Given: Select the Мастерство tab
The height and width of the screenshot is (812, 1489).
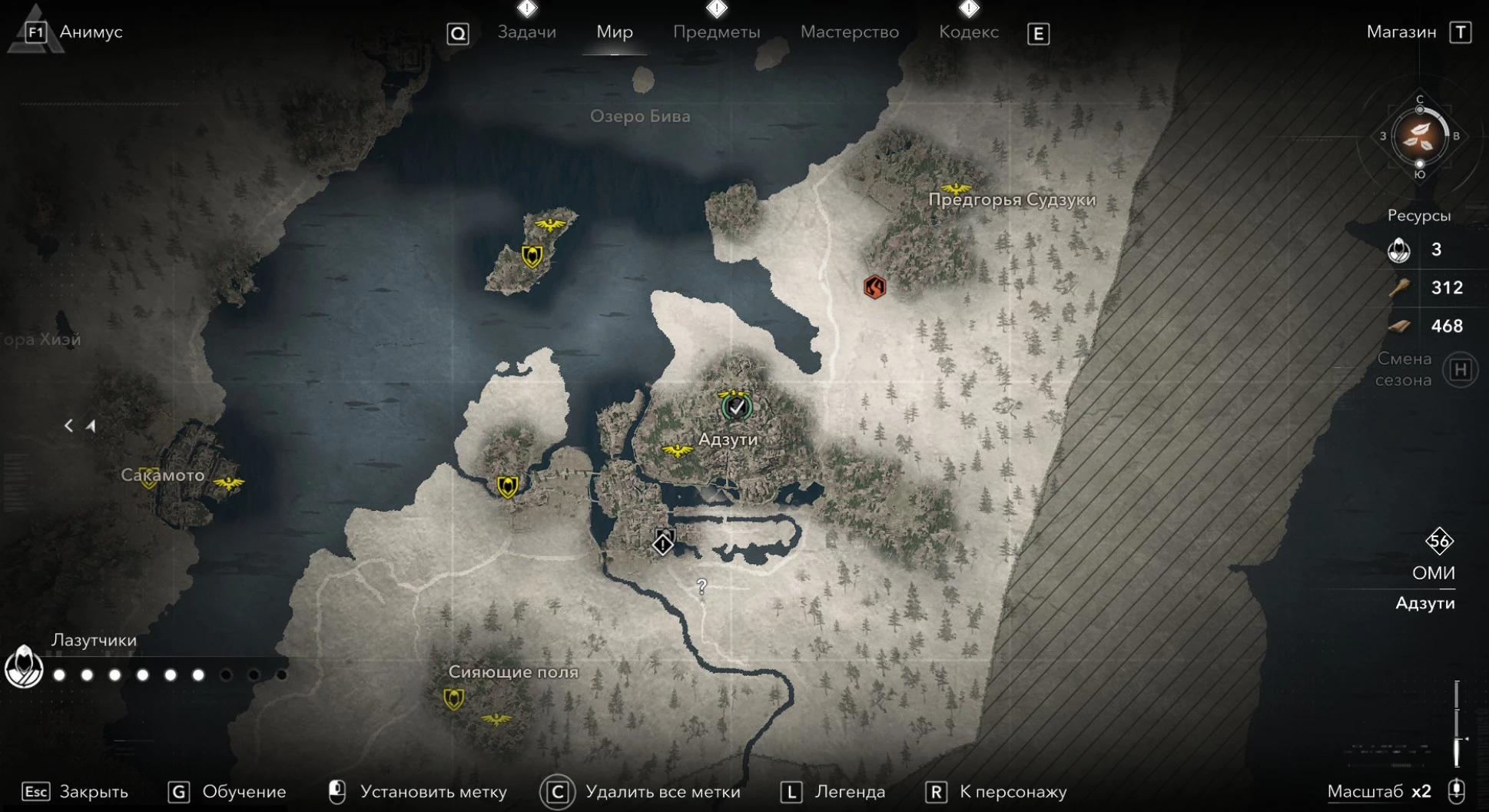Looking at the screenshot, I should click(849, 32).
